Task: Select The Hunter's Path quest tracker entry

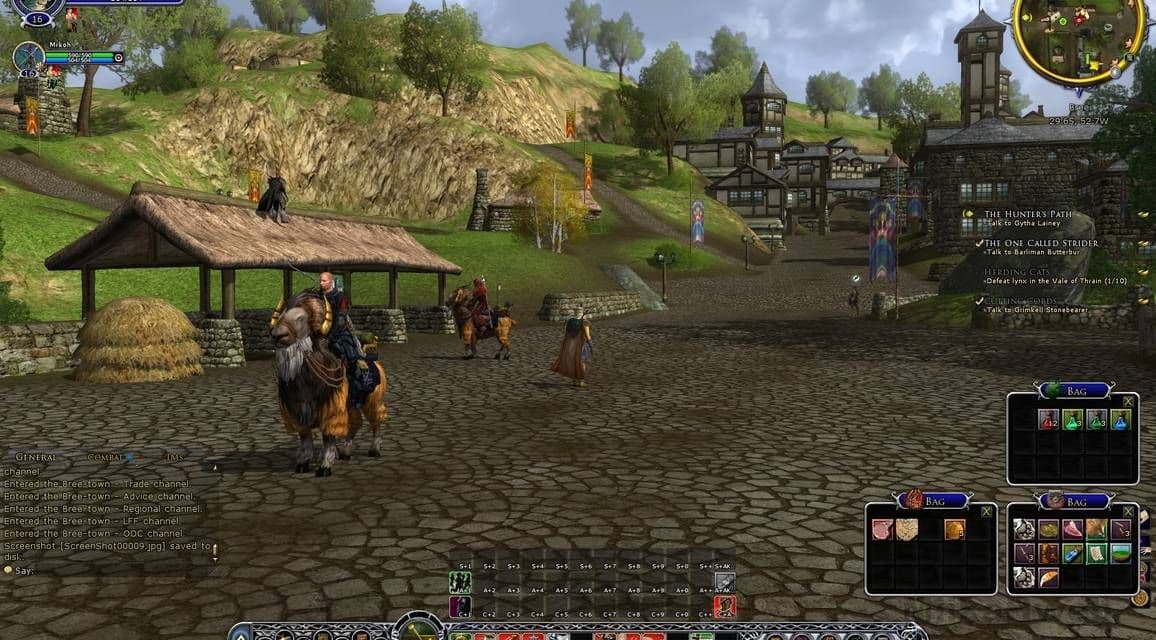Action: tap(1028, 214)
